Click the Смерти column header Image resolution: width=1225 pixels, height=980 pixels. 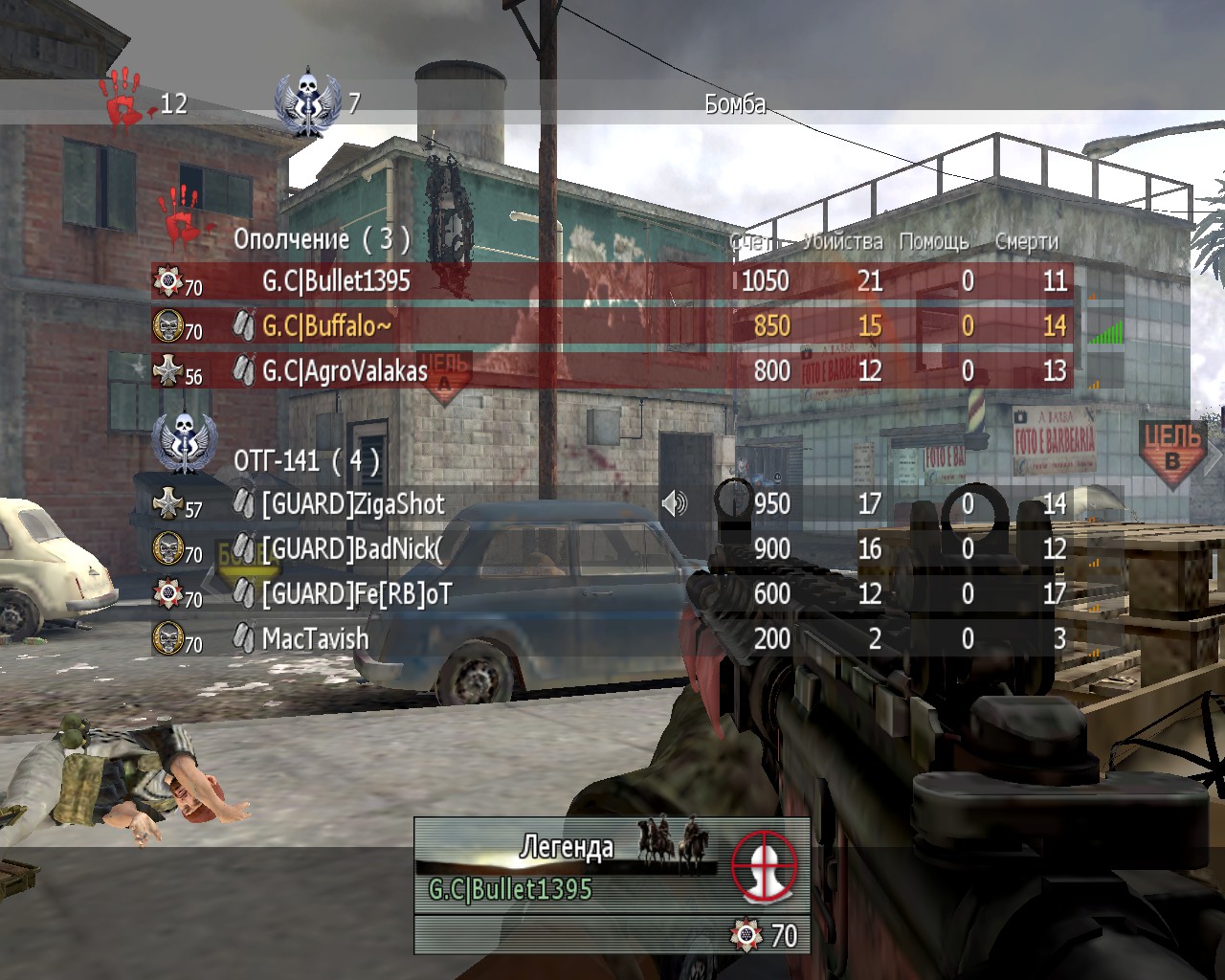coord(1026,242)
